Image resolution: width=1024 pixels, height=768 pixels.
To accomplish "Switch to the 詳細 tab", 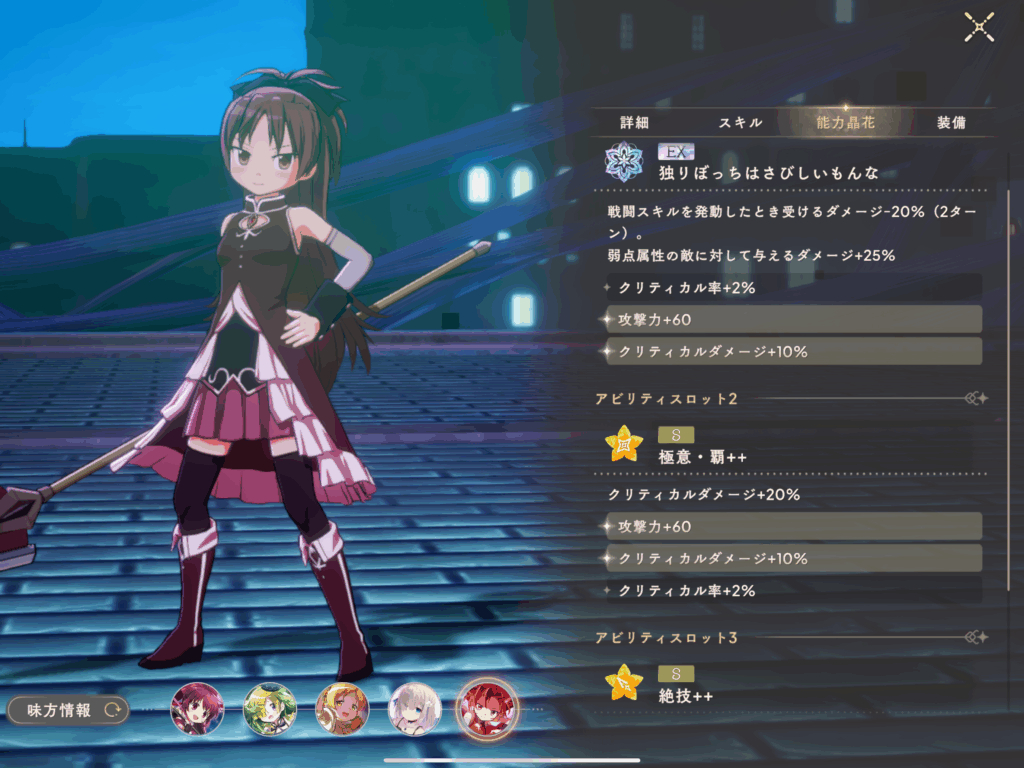I will (635, 123).
